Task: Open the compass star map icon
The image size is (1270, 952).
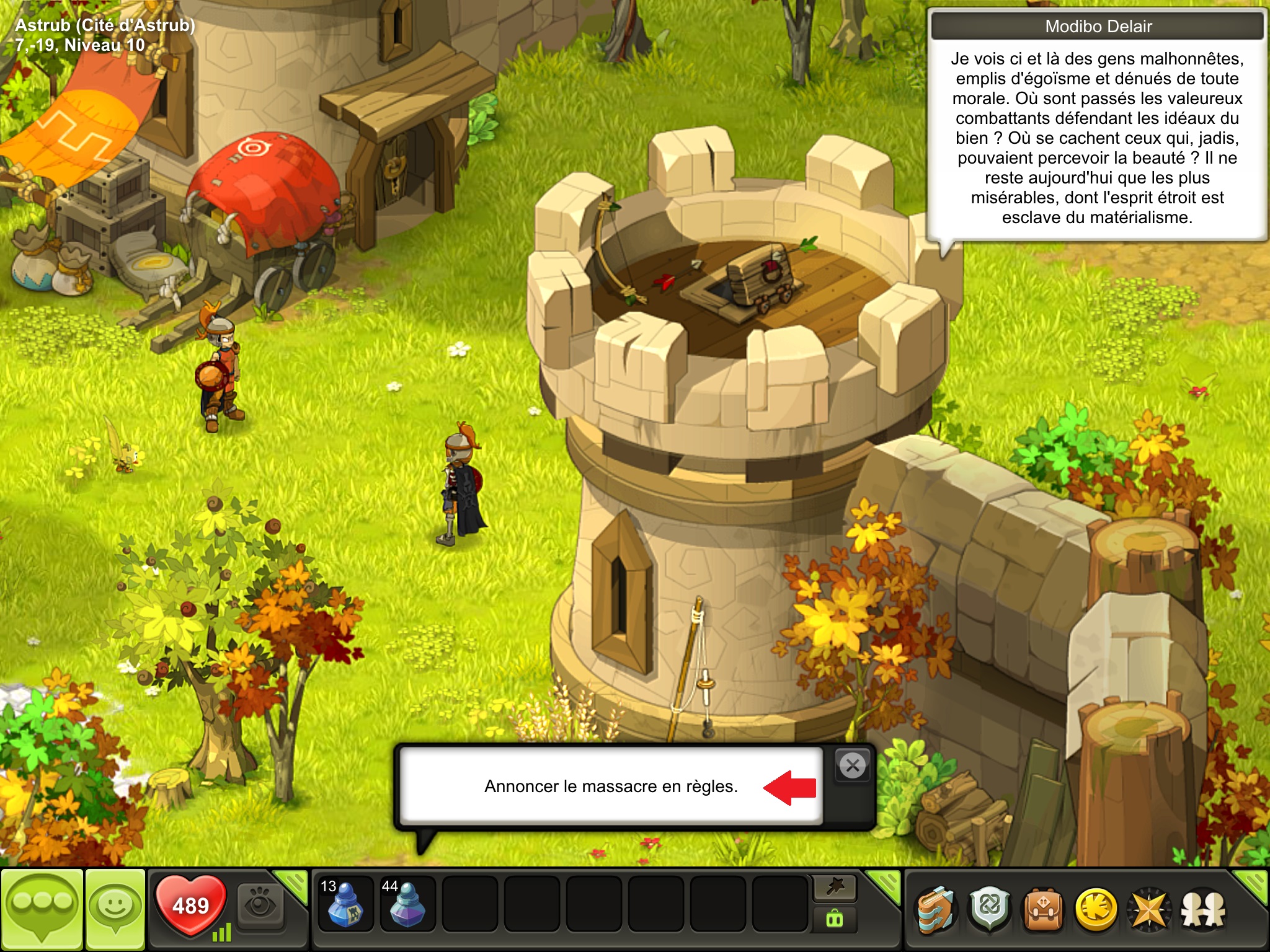Action: tap(1148, 910)
